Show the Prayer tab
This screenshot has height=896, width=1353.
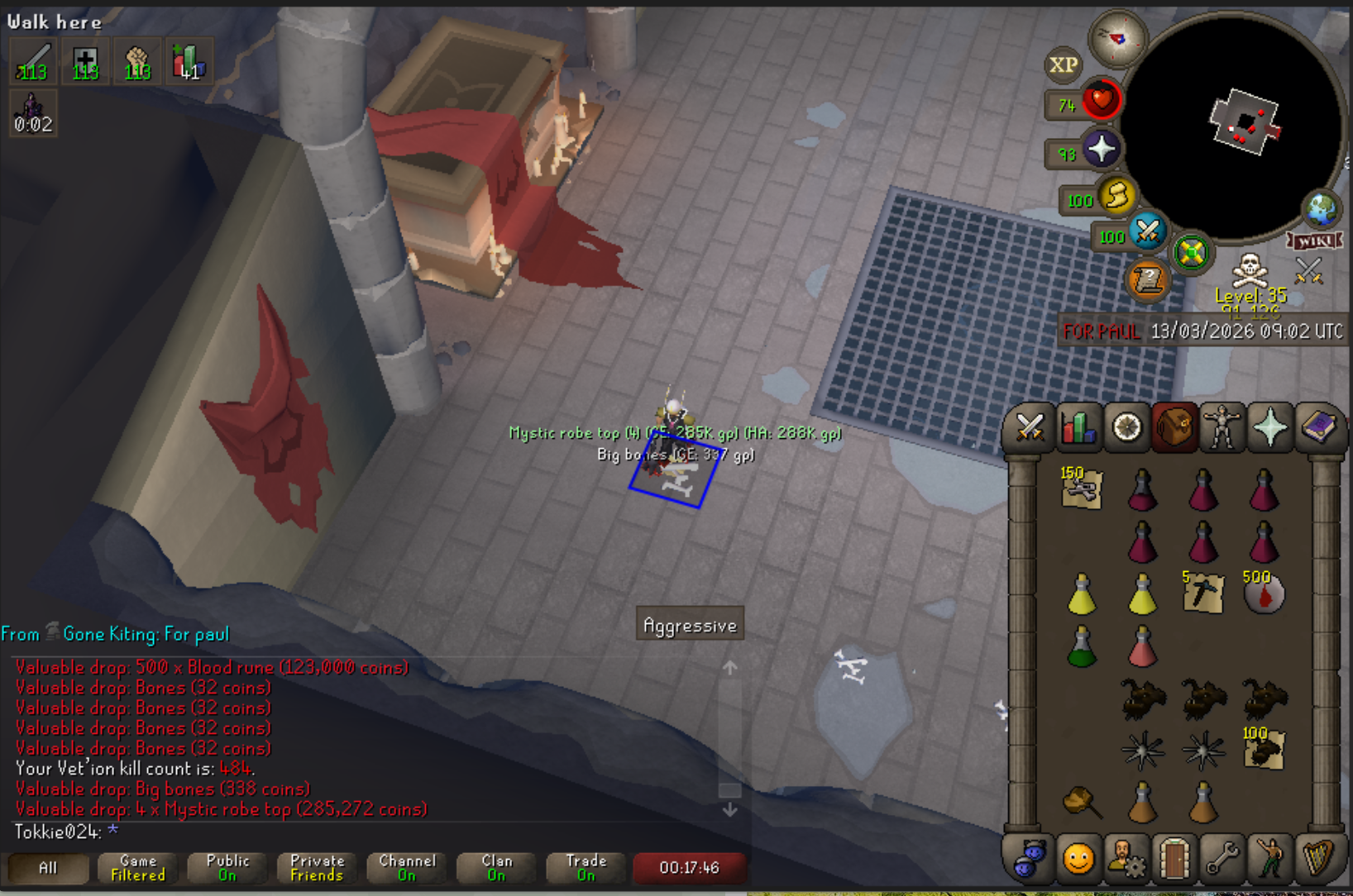pyautogui.click(x=1270, y=428)
